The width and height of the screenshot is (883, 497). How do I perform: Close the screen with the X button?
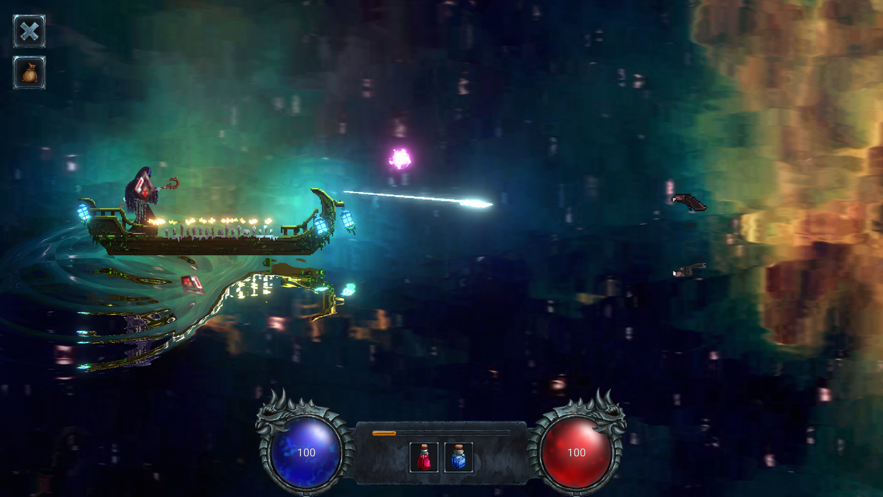tap(29, 30)
